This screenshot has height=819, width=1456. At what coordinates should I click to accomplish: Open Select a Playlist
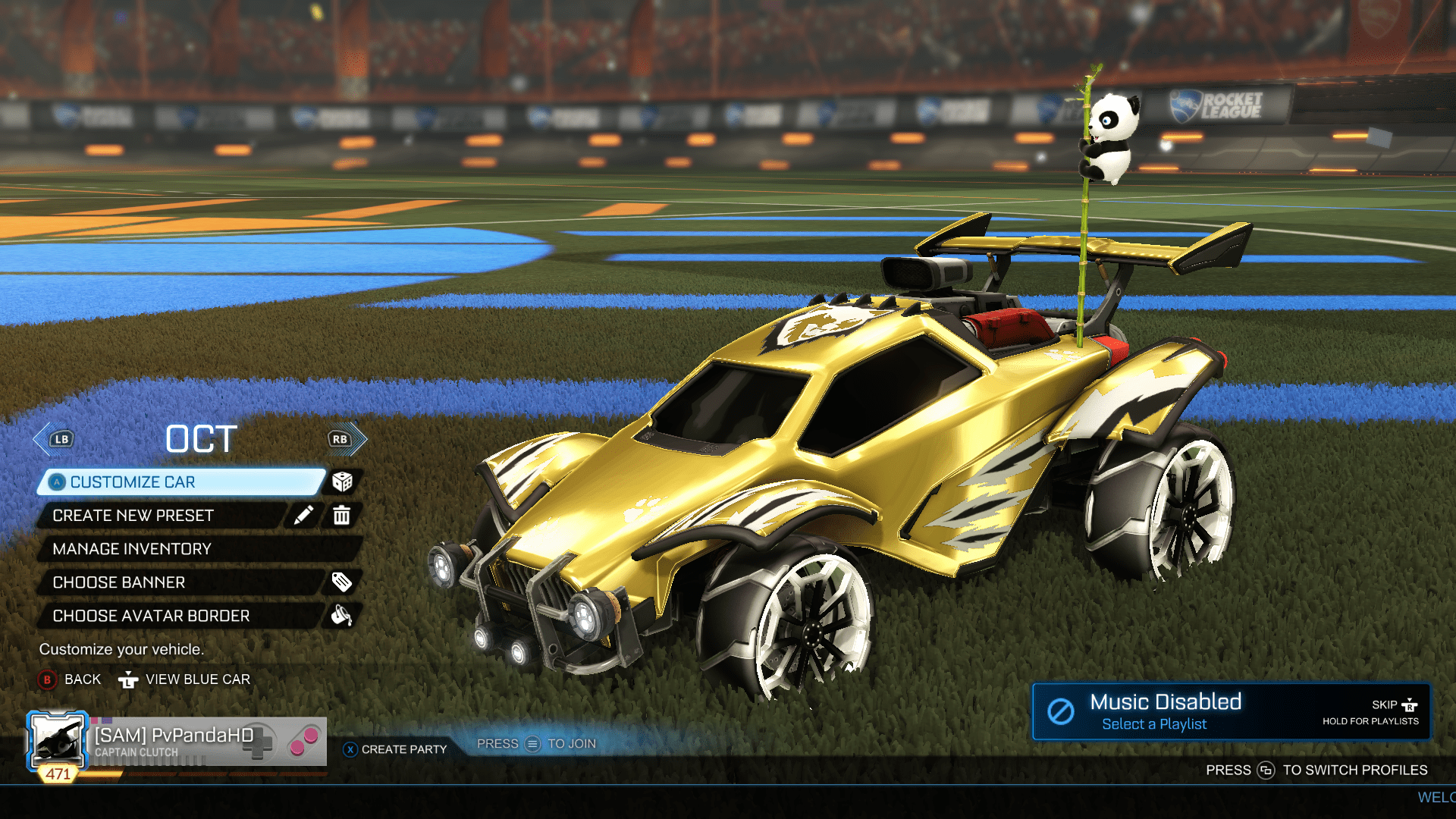coord(1155,724)
